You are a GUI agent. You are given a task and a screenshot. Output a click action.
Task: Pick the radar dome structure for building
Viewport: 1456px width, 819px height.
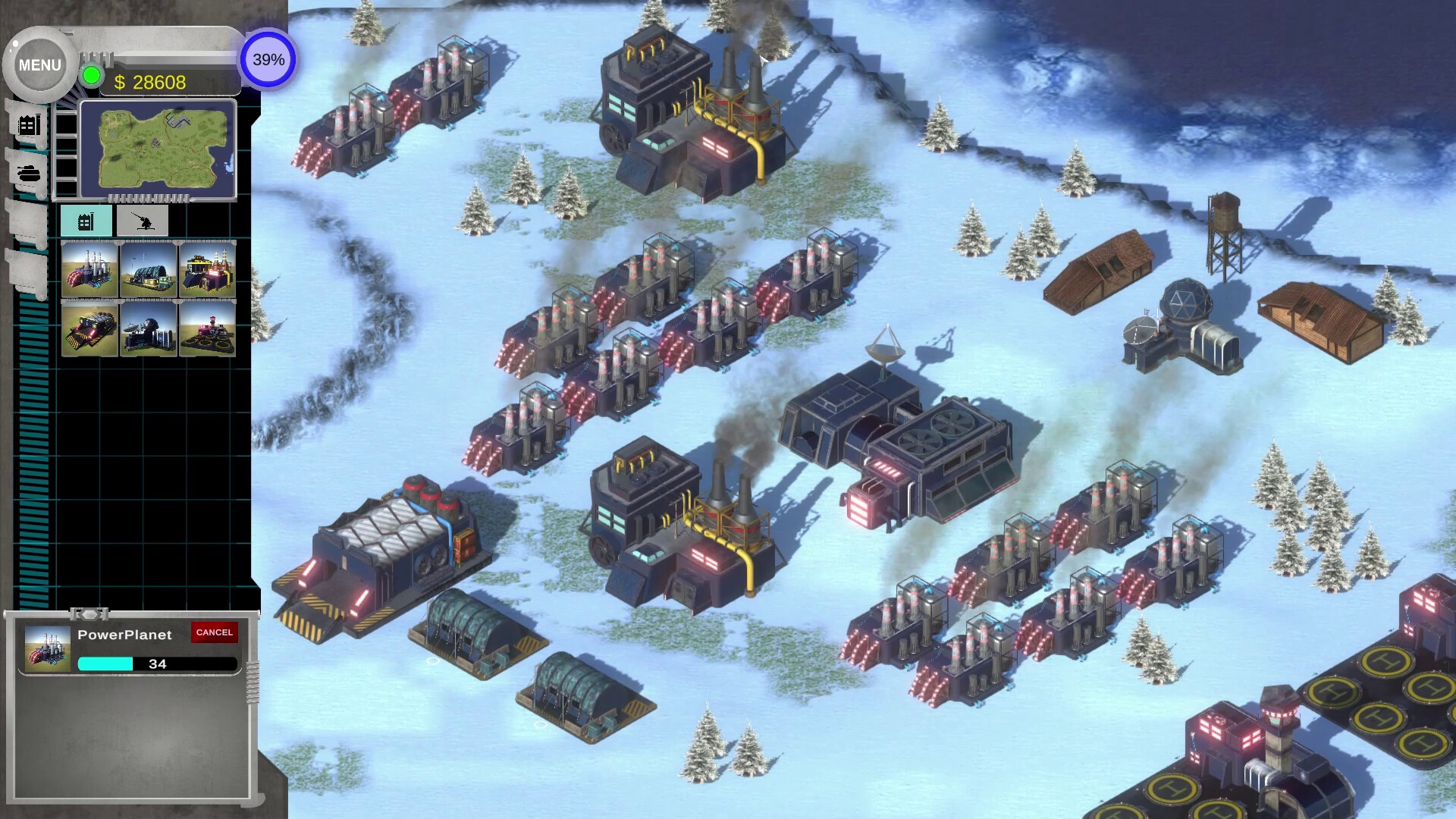148,330
